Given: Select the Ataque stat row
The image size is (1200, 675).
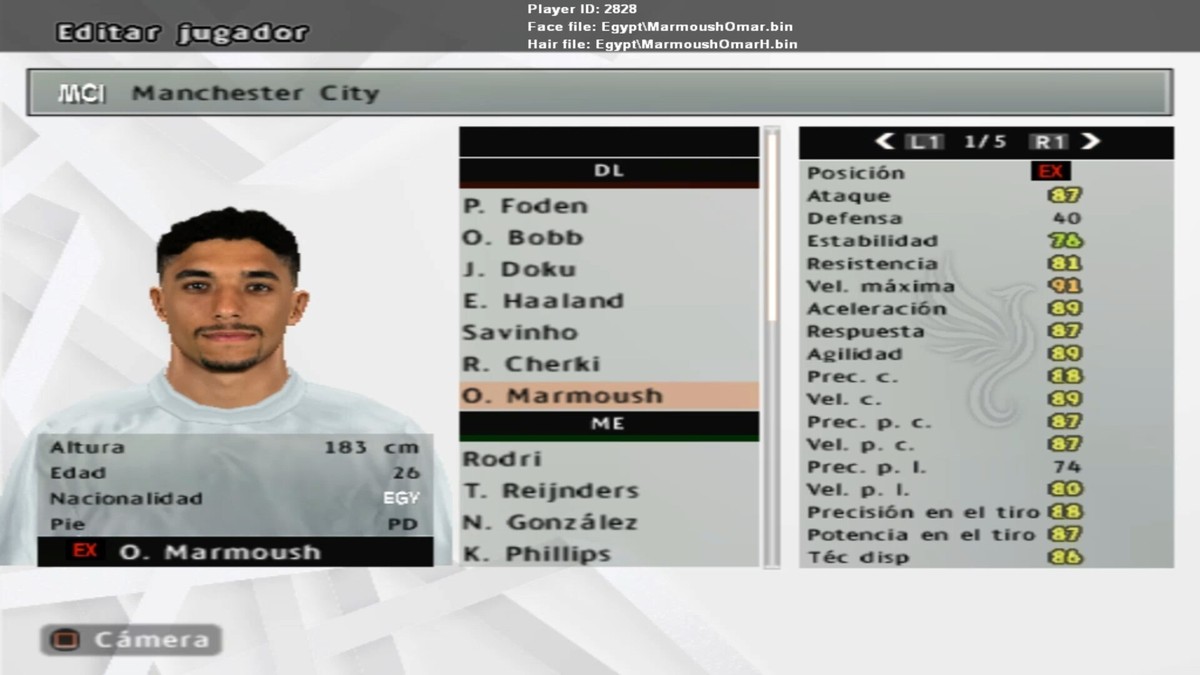Looking at the screenshot, I should 985,195.
